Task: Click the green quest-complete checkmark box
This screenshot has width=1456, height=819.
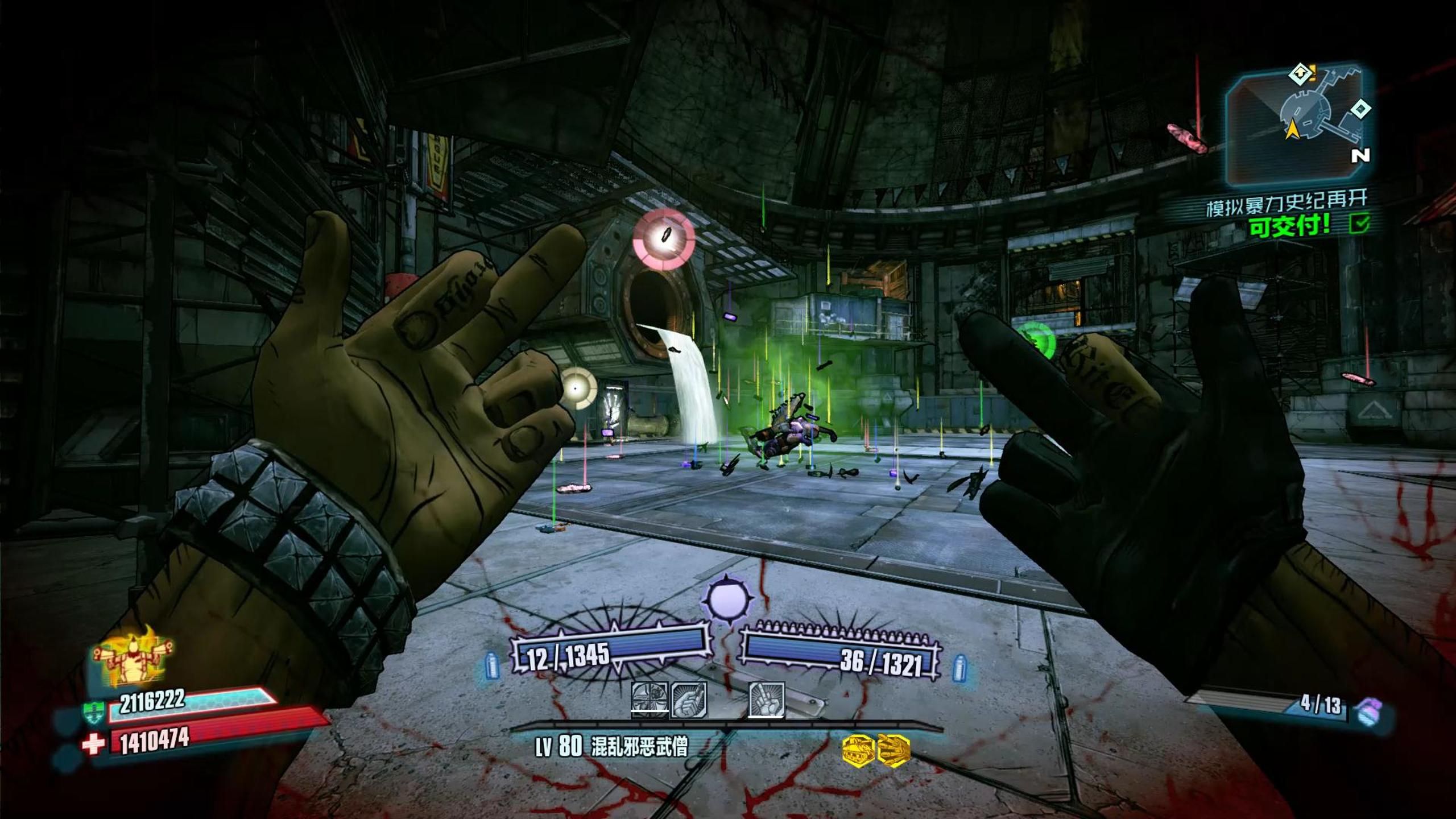Action: click(1359, 224)
